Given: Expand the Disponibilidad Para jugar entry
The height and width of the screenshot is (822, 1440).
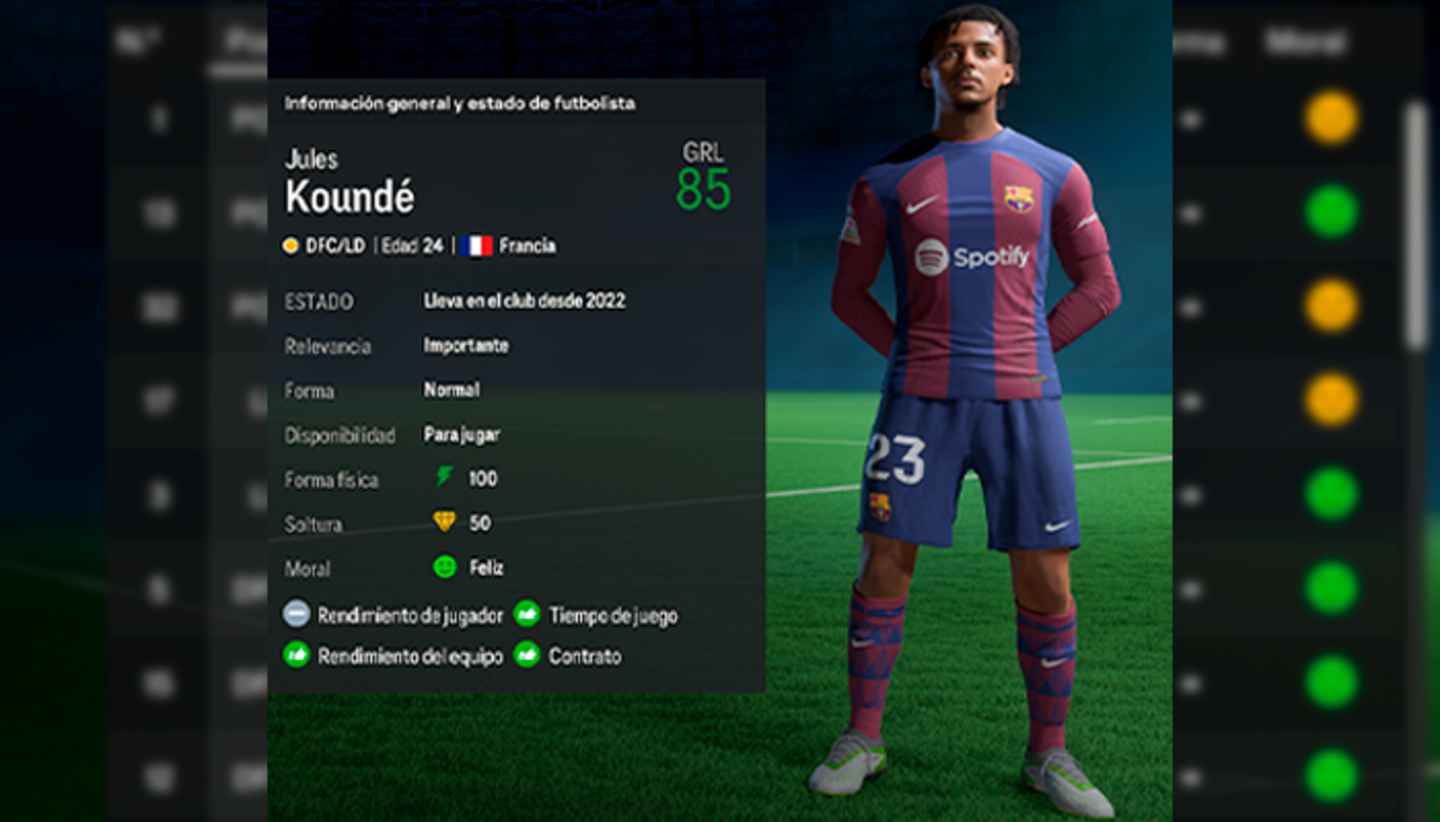Looking at the screenshot, I should click(465, 435).
